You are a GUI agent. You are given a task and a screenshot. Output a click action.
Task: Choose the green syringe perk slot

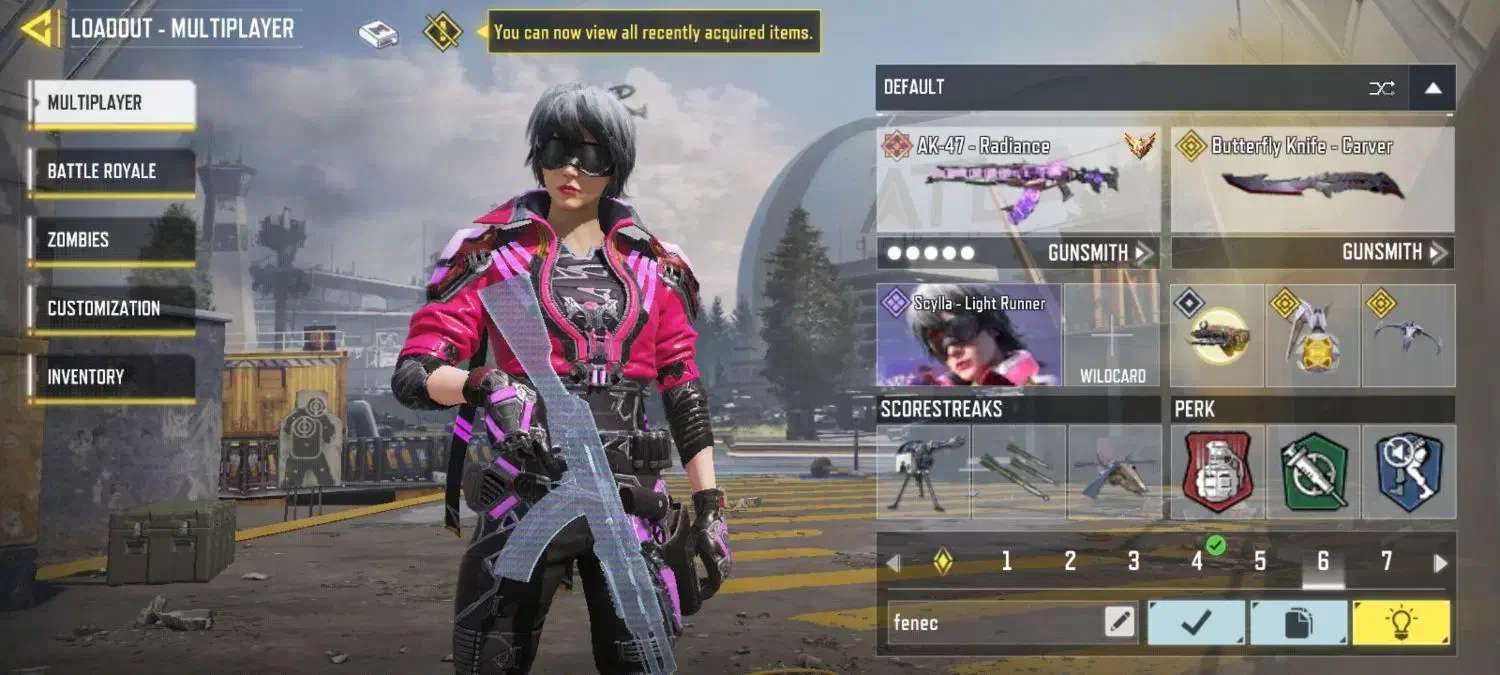(1313, 472)
